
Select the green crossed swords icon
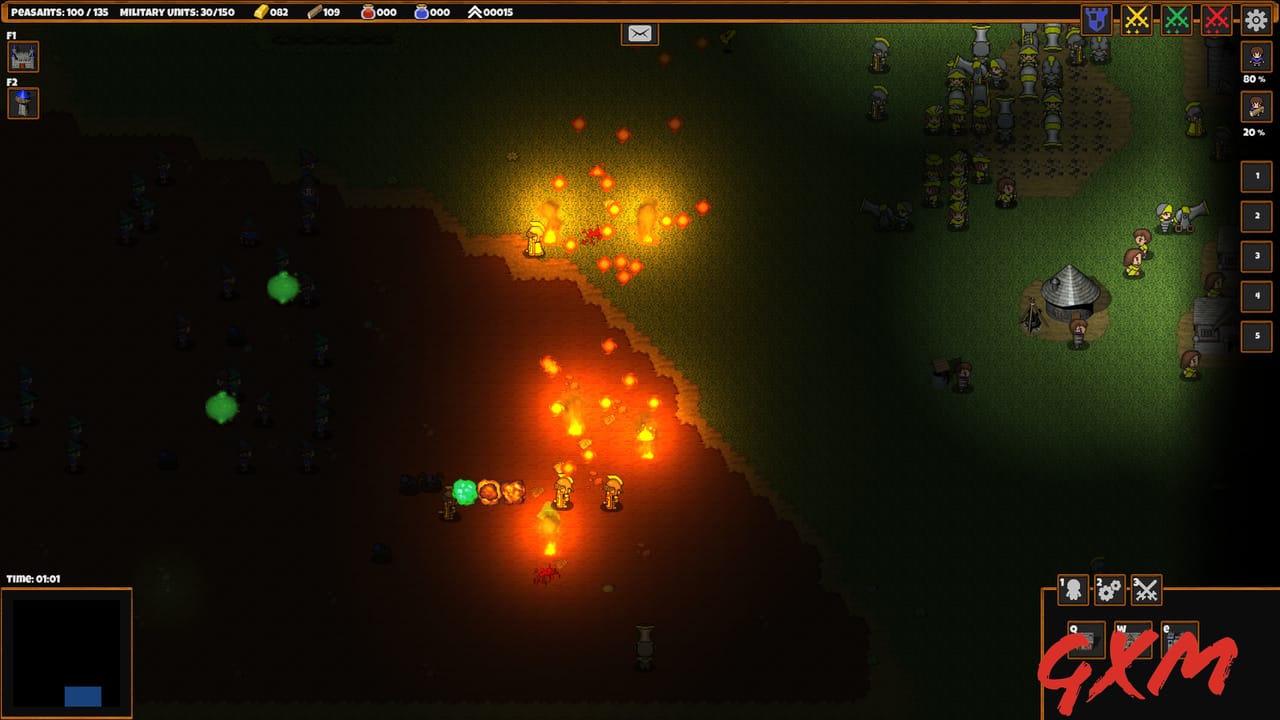pos(1177,17)
